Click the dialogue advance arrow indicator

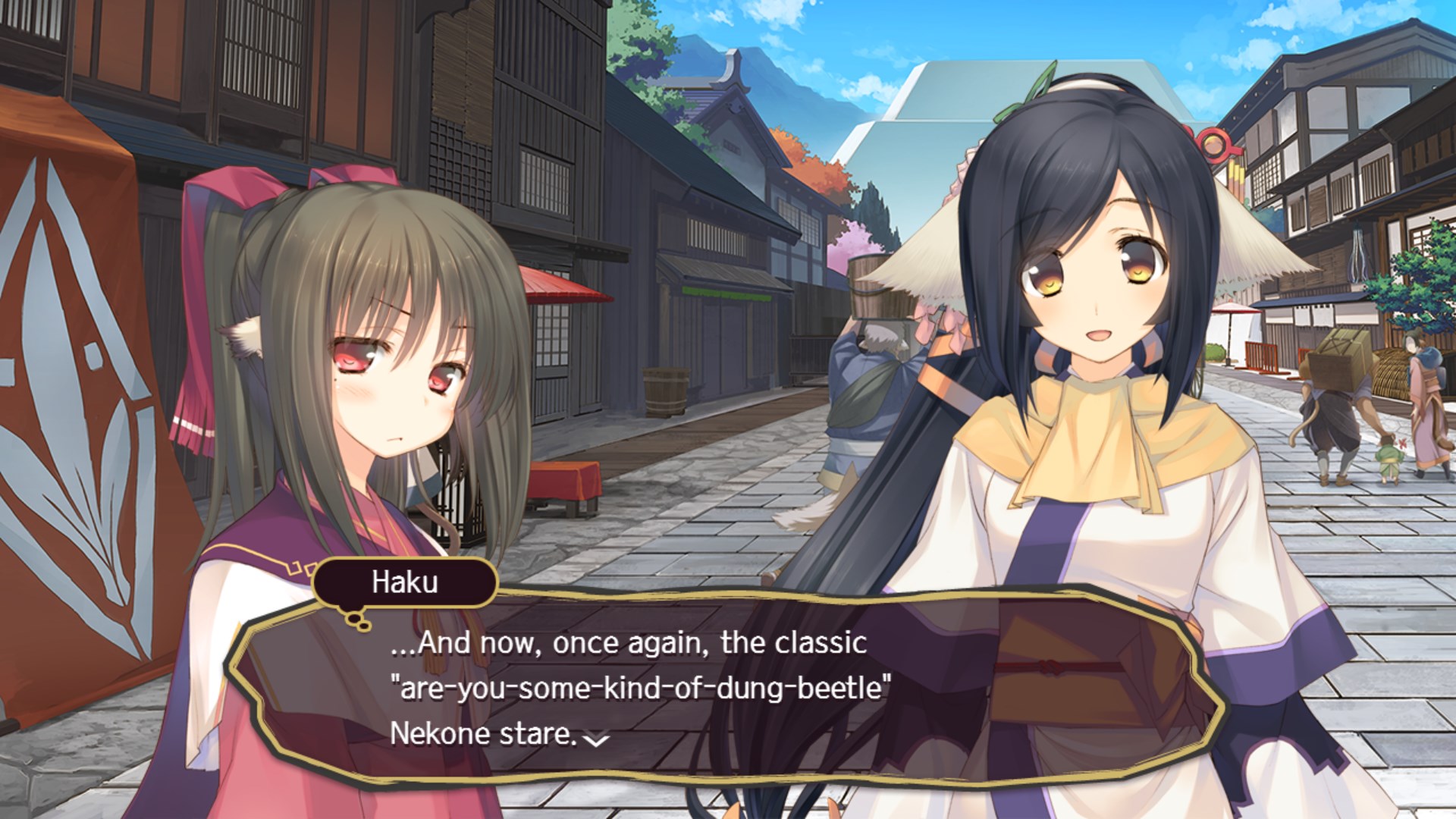pos(598,739)
